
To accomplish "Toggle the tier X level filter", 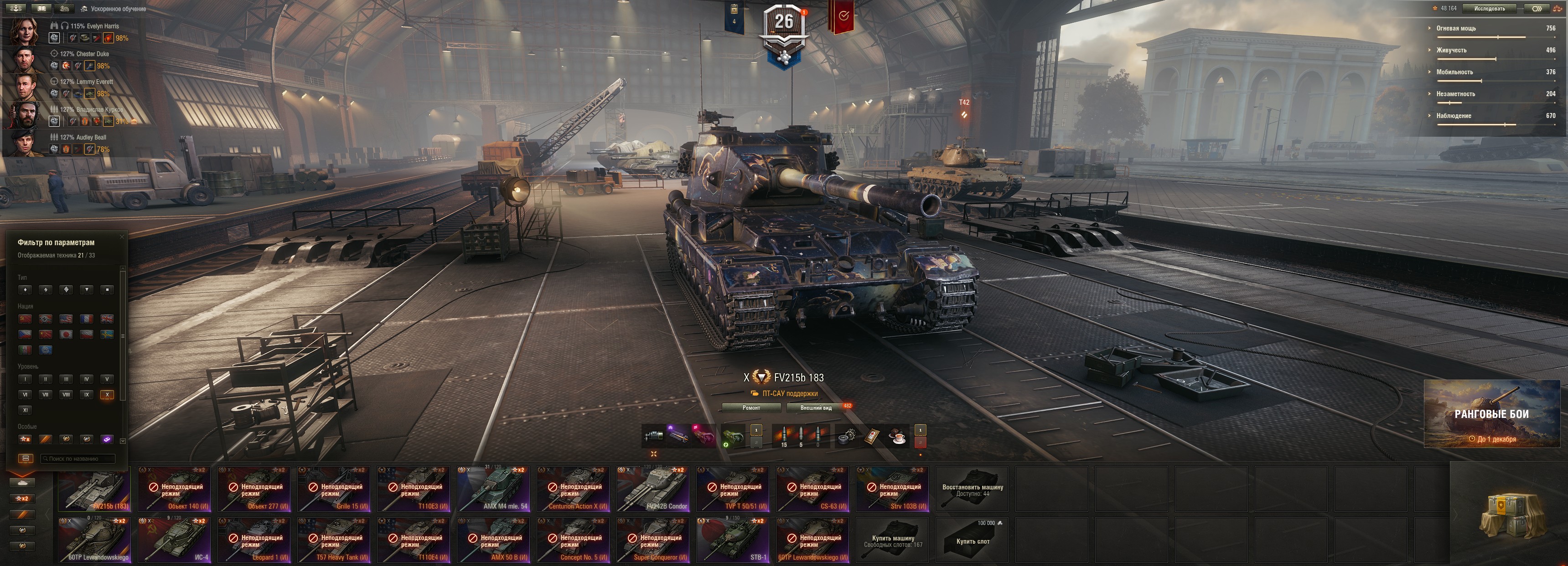I will 107,394.
